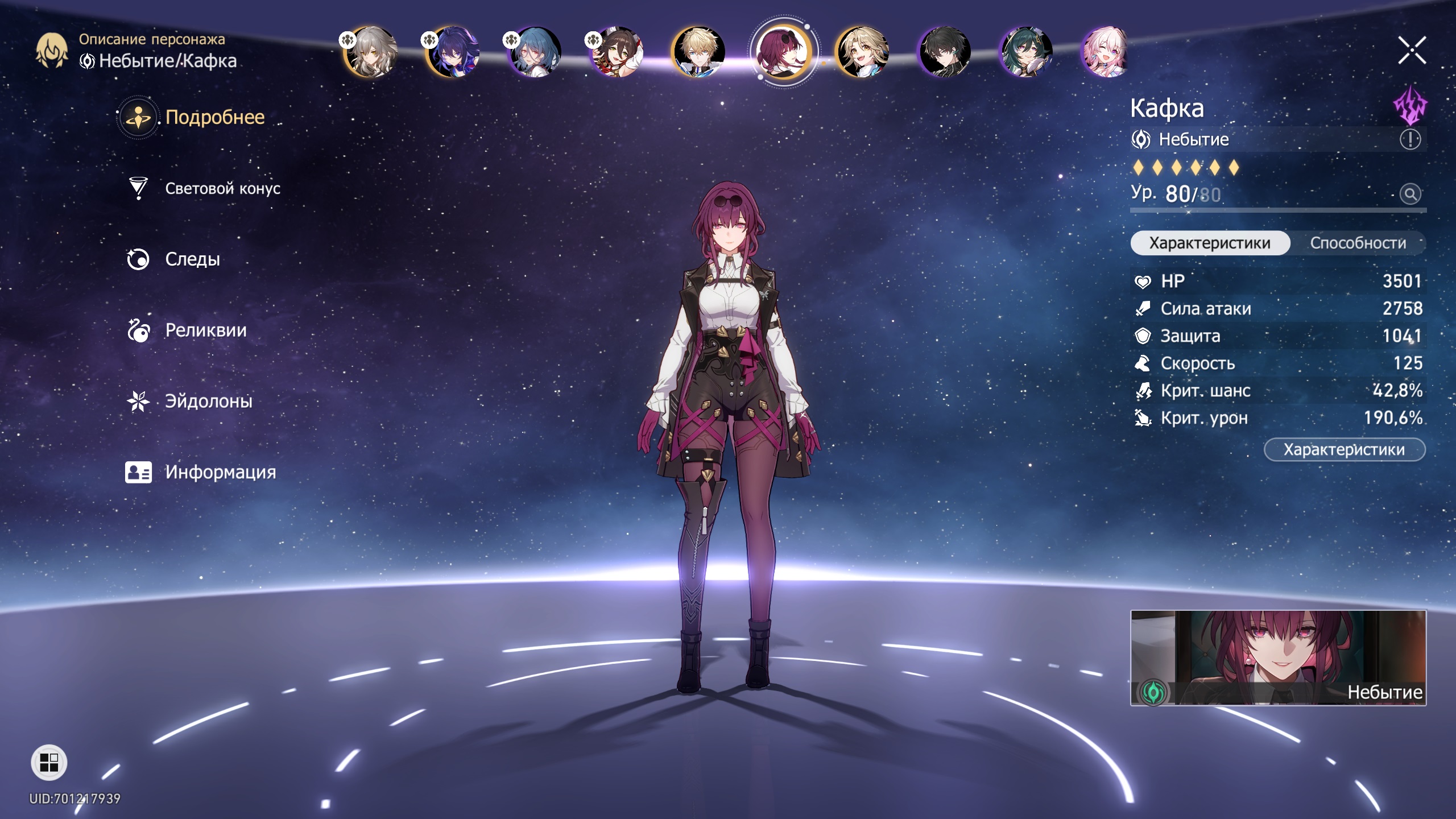Pick the blond male character portrait

pos(698,52)
